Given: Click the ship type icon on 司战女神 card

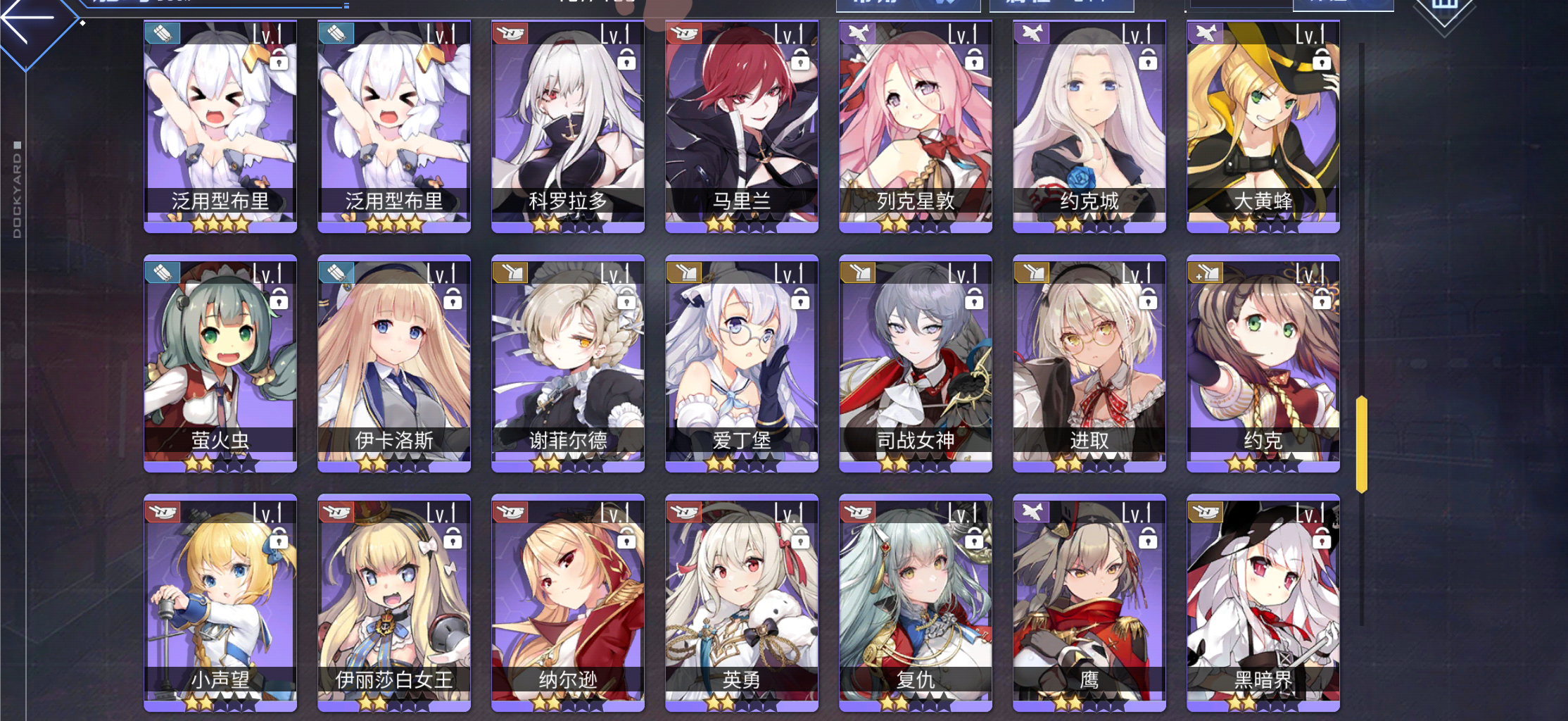Looking at the screenshot, I should [856, 272].
